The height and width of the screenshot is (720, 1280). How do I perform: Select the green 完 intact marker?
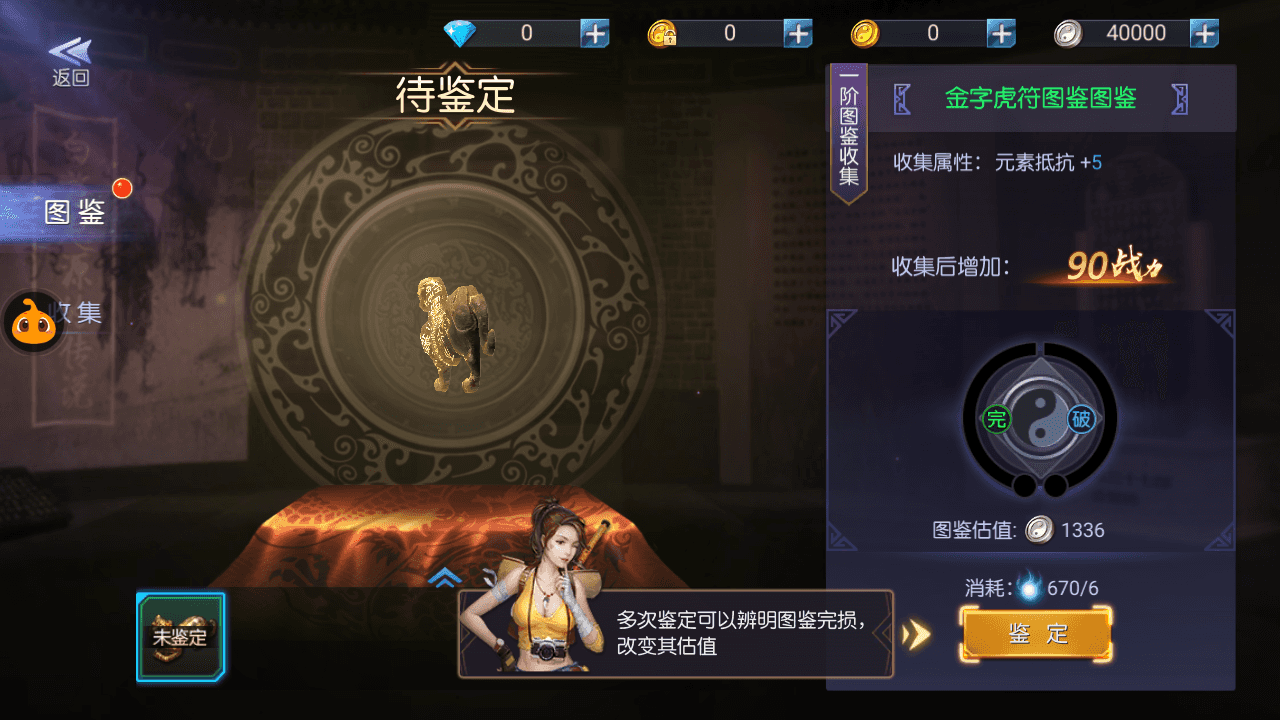tap(996, 419)
